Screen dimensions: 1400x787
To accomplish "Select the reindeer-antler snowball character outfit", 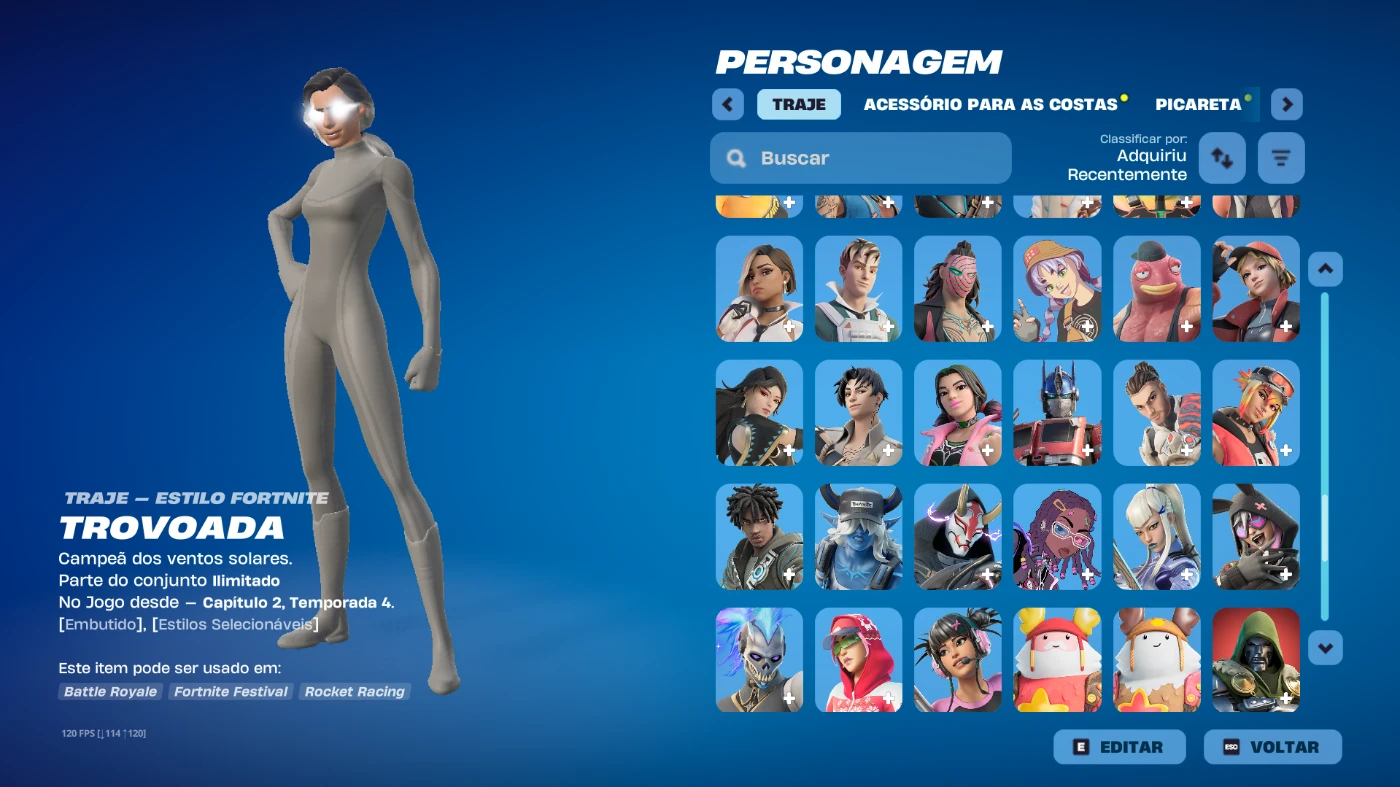I will [x=1156, y=660].
